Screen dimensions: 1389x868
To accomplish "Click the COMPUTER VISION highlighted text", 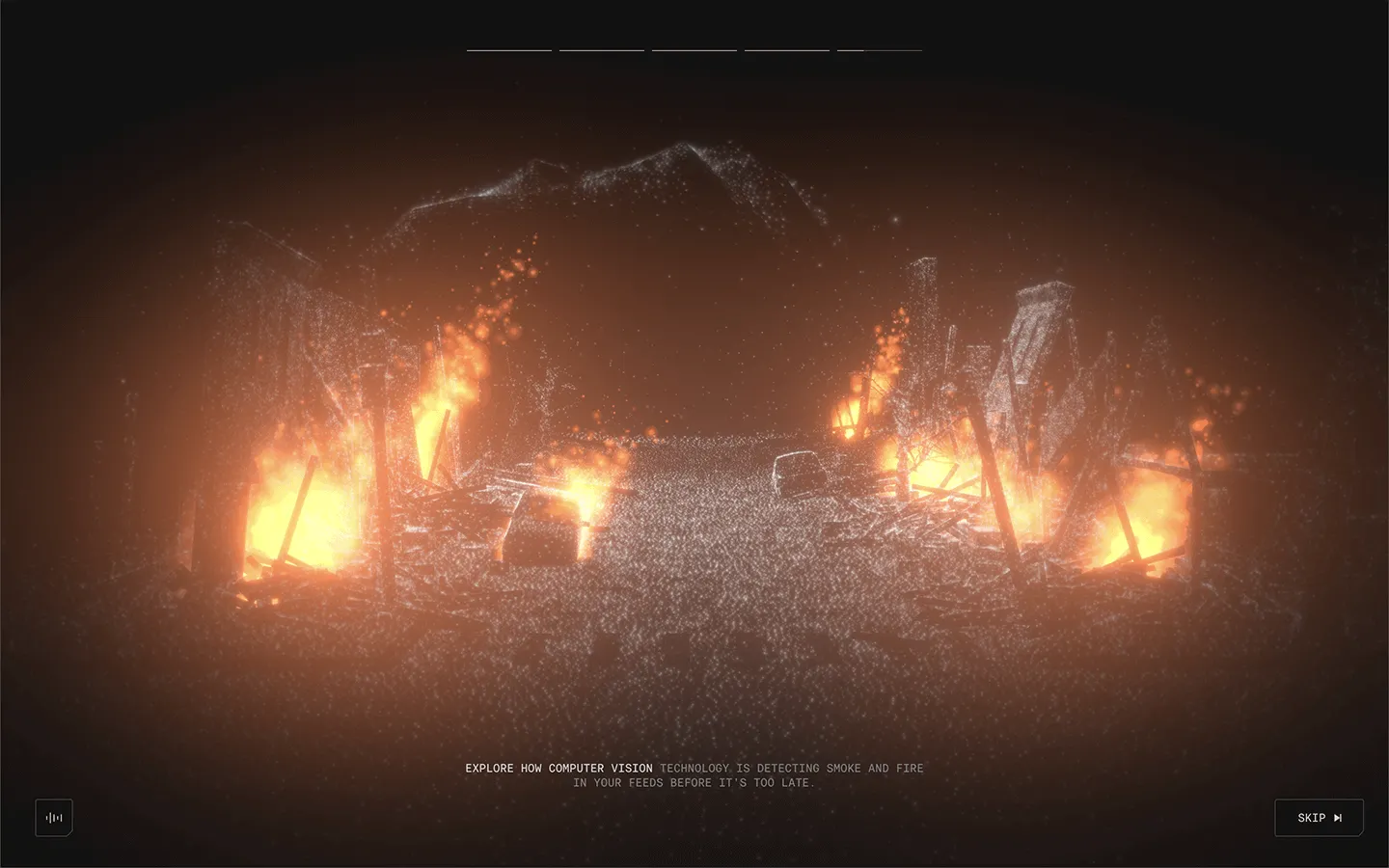I will tap(599, 769).
